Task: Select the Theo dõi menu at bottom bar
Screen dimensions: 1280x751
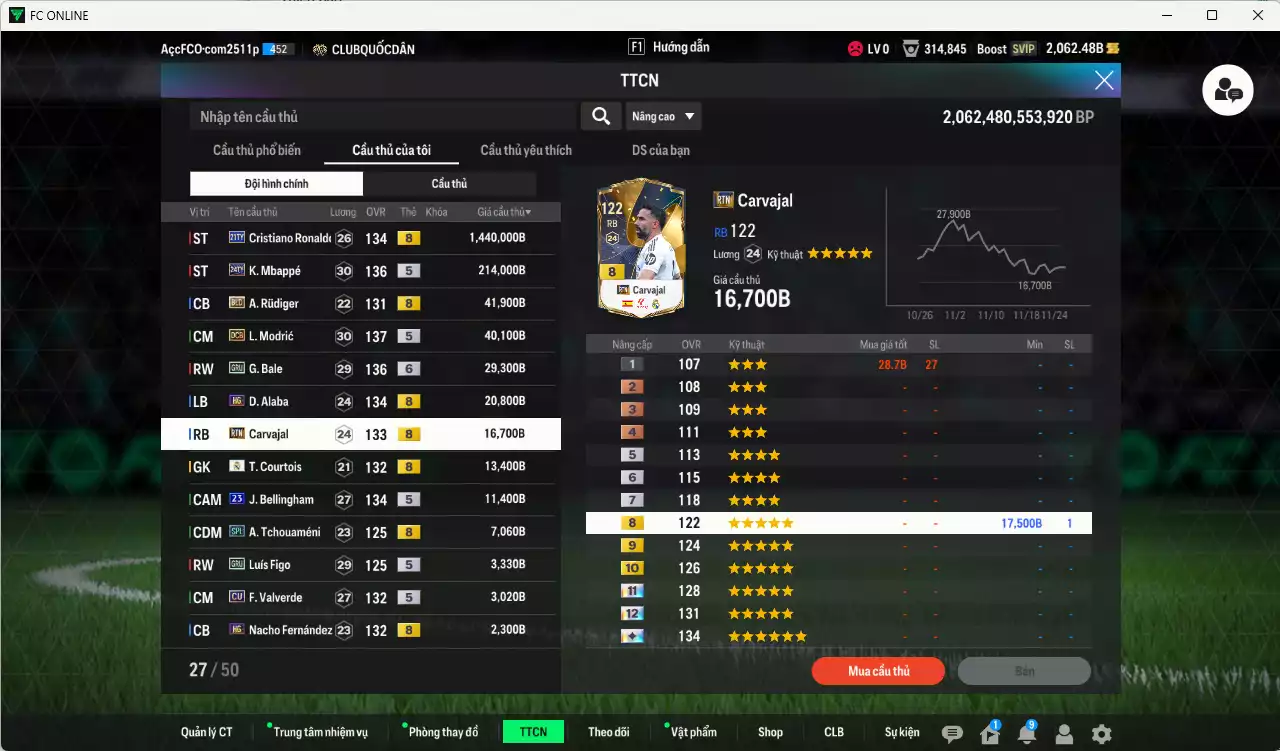Action: tap(609, 731)
